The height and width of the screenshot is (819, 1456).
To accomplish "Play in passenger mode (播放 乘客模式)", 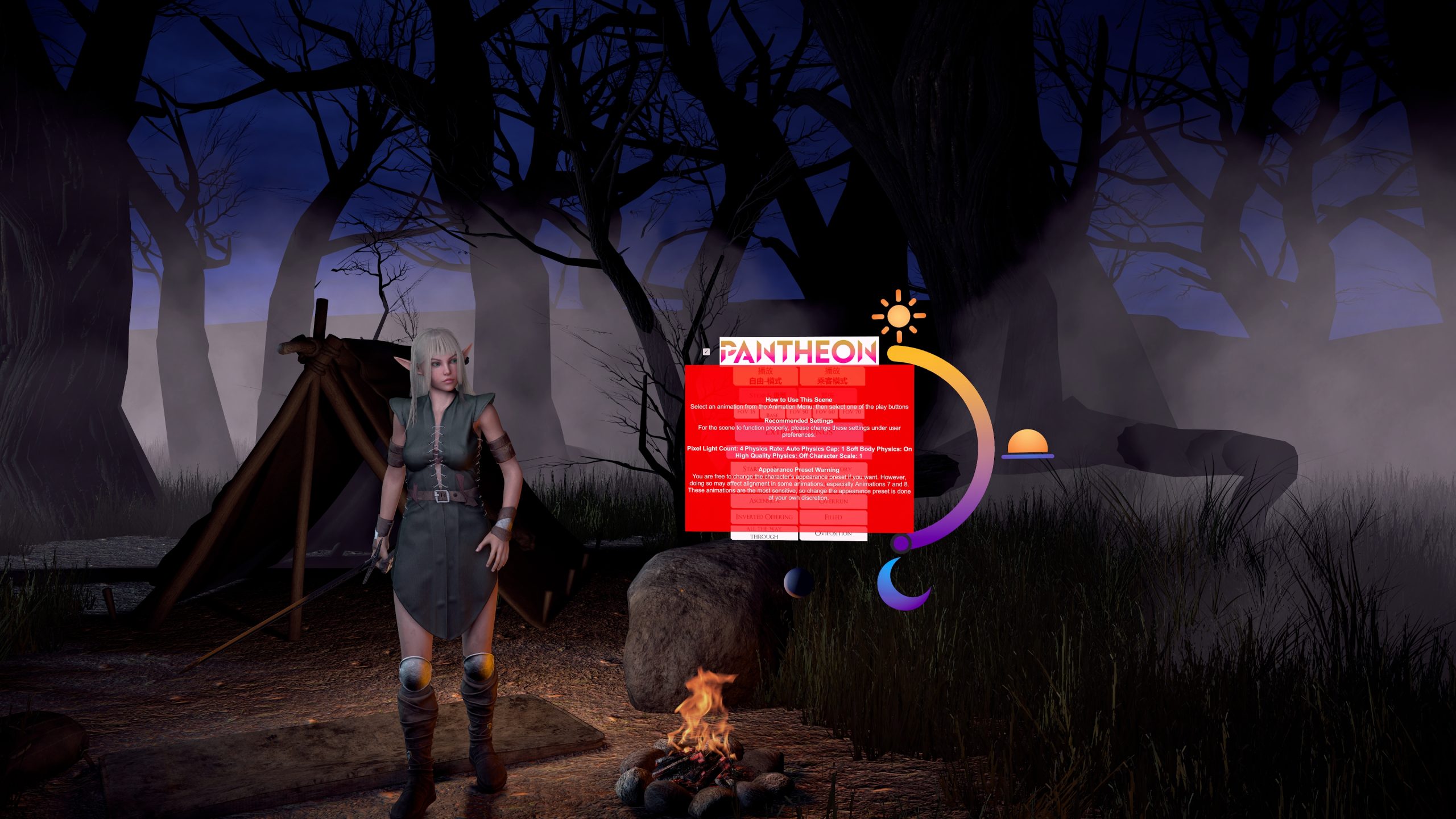I will [x=832, y=376].
